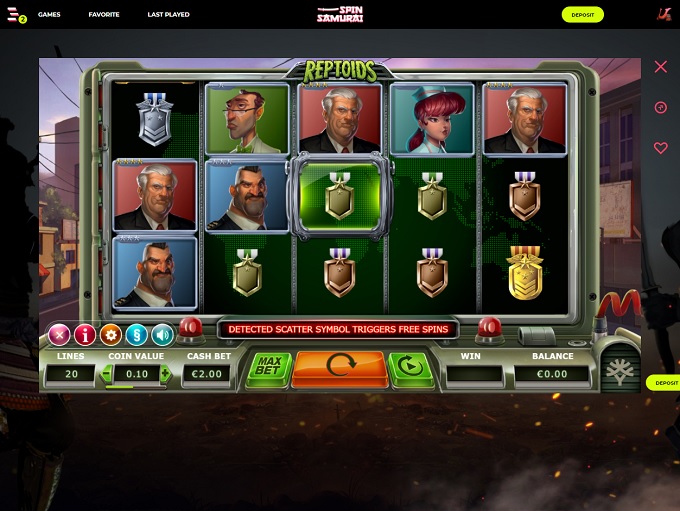The width and height of the screenshot is (680, 511).
Task: Open the Last Played list
Action: pos(168,15)
